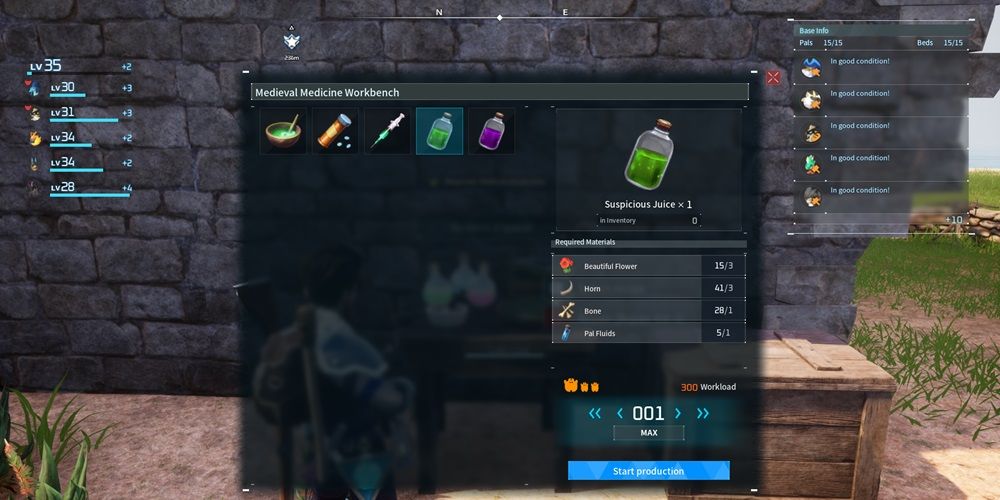Set quantity to MAX
The image size is (1000, 500).
(x=648, y=433)
